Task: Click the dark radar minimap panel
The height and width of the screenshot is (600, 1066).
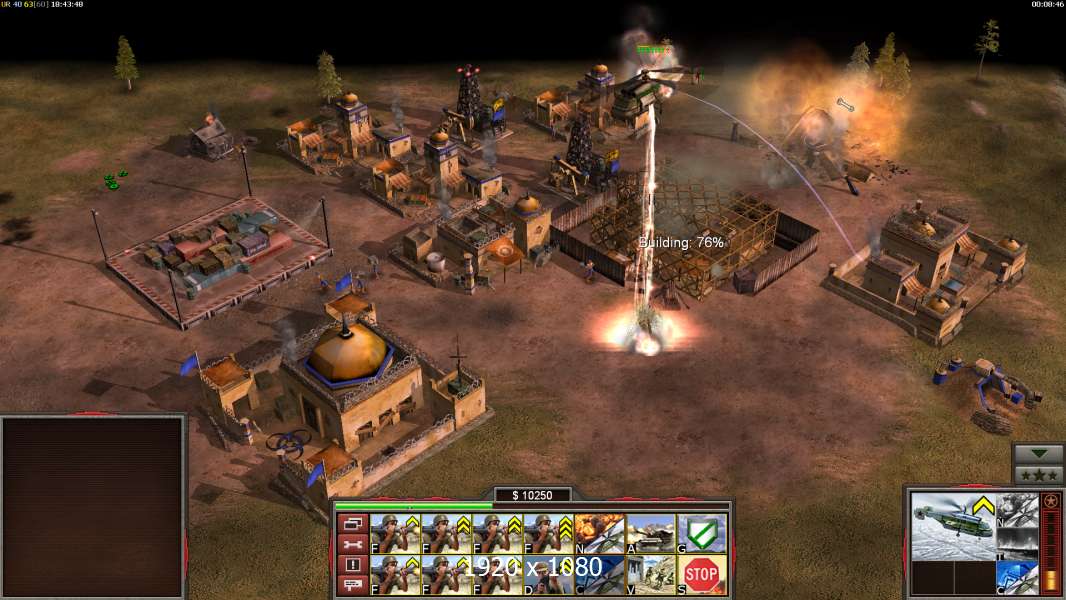Action: 93,506
